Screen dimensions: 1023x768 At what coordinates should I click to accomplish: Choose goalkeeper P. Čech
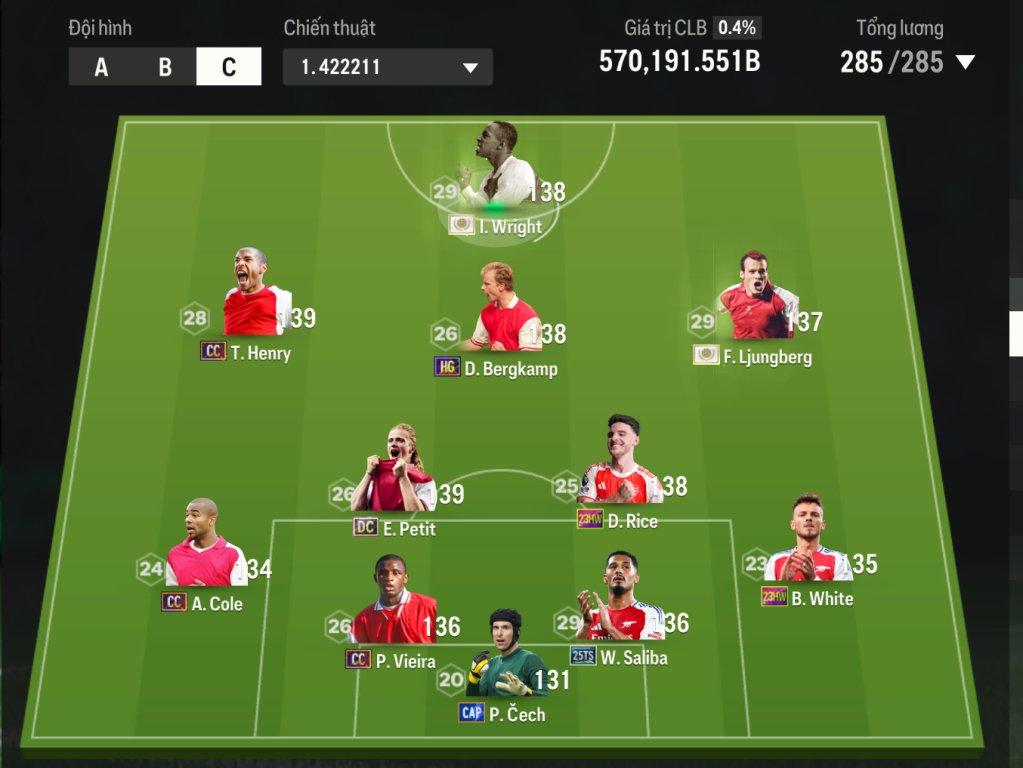509,664
